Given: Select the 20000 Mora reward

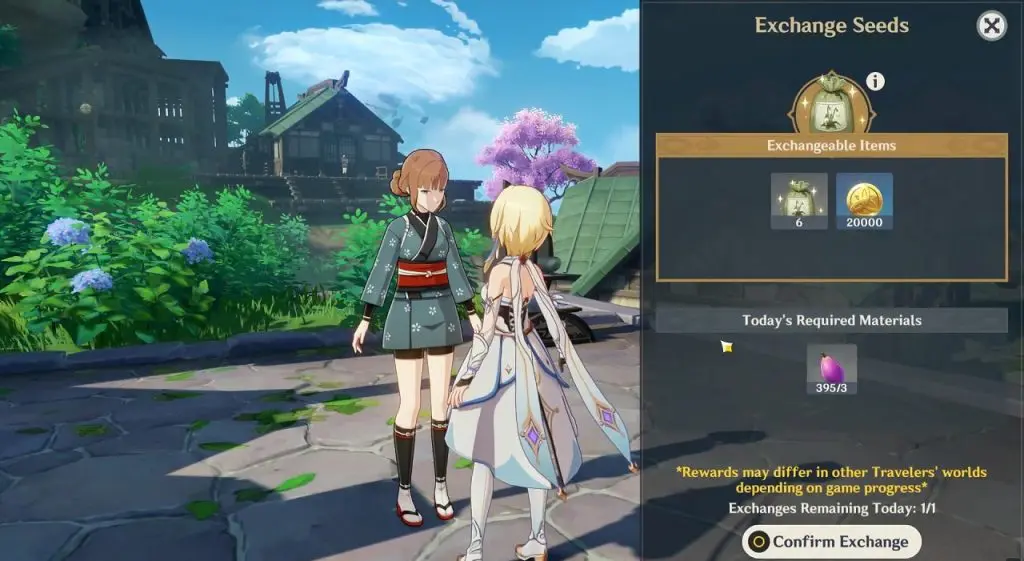Looking at the screenshot, I should (864, 200).
